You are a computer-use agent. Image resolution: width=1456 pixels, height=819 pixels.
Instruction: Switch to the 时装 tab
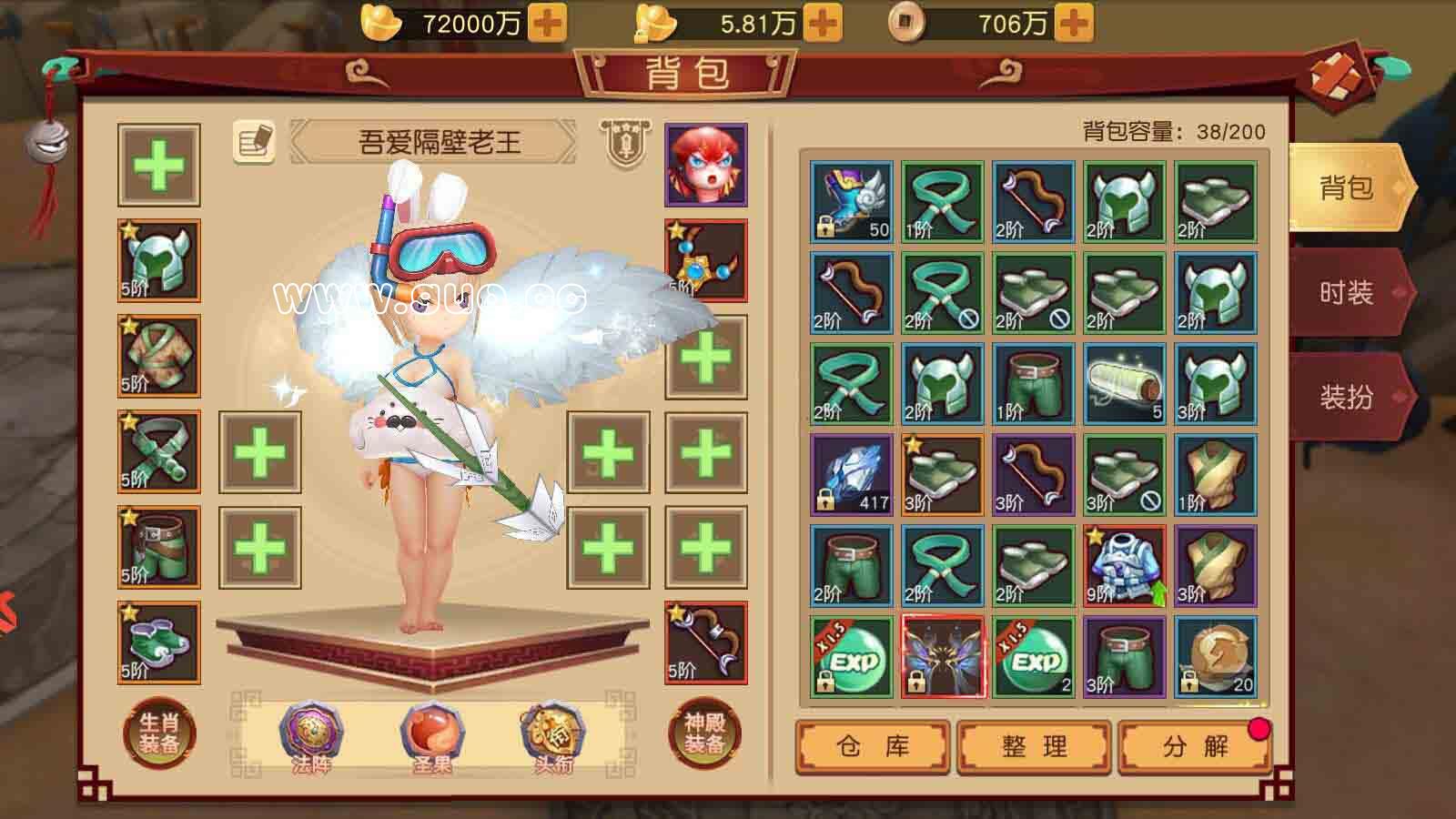1346,293
